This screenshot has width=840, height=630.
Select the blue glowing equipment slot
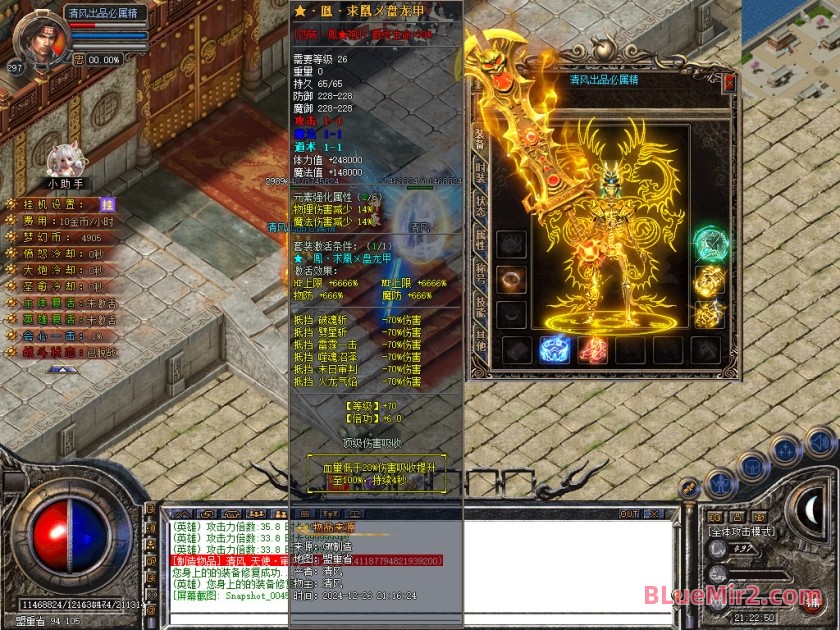click(555, 349)
